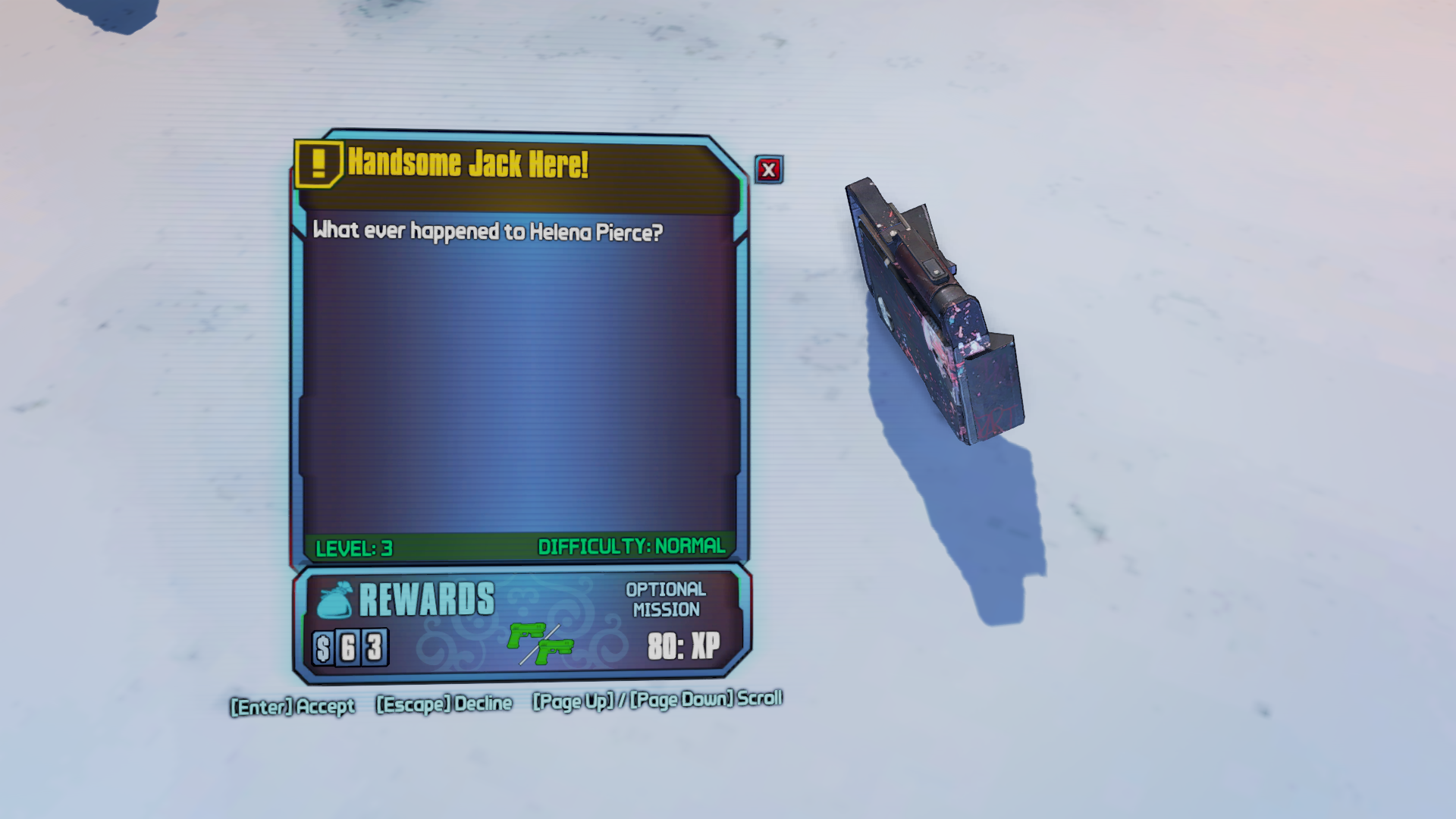Decline the optional mission offer
This screenshot has width=1456, height=819.
point(444,704)
